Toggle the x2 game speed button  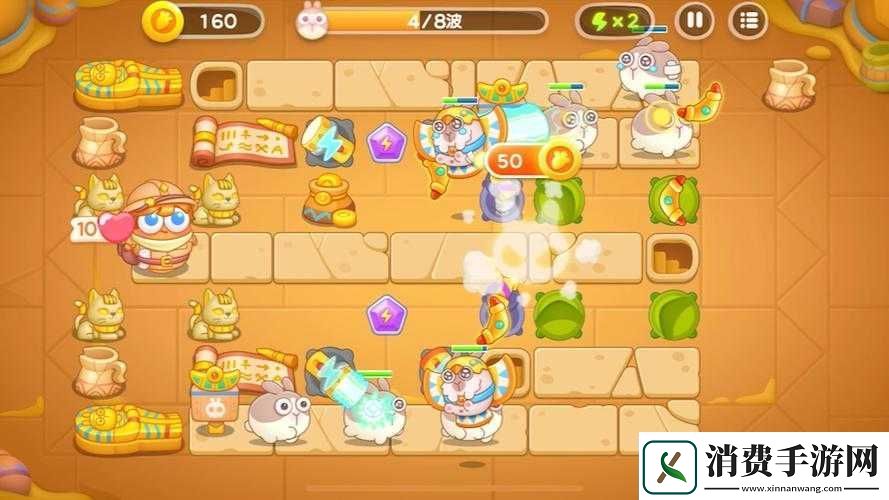click(614, 21)
